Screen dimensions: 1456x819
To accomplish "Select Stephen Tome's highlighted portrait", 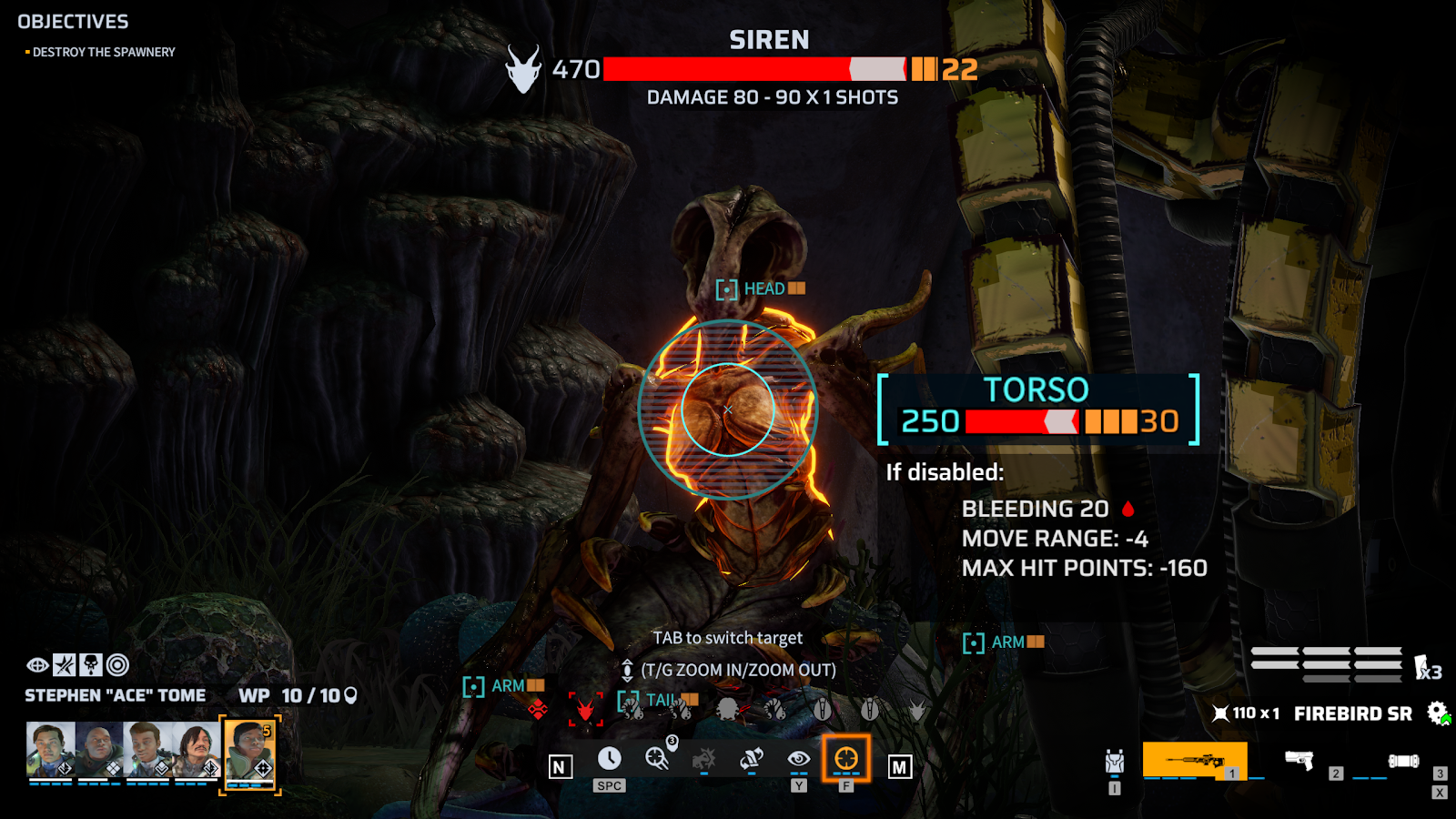I will click(x=249, y=752).
